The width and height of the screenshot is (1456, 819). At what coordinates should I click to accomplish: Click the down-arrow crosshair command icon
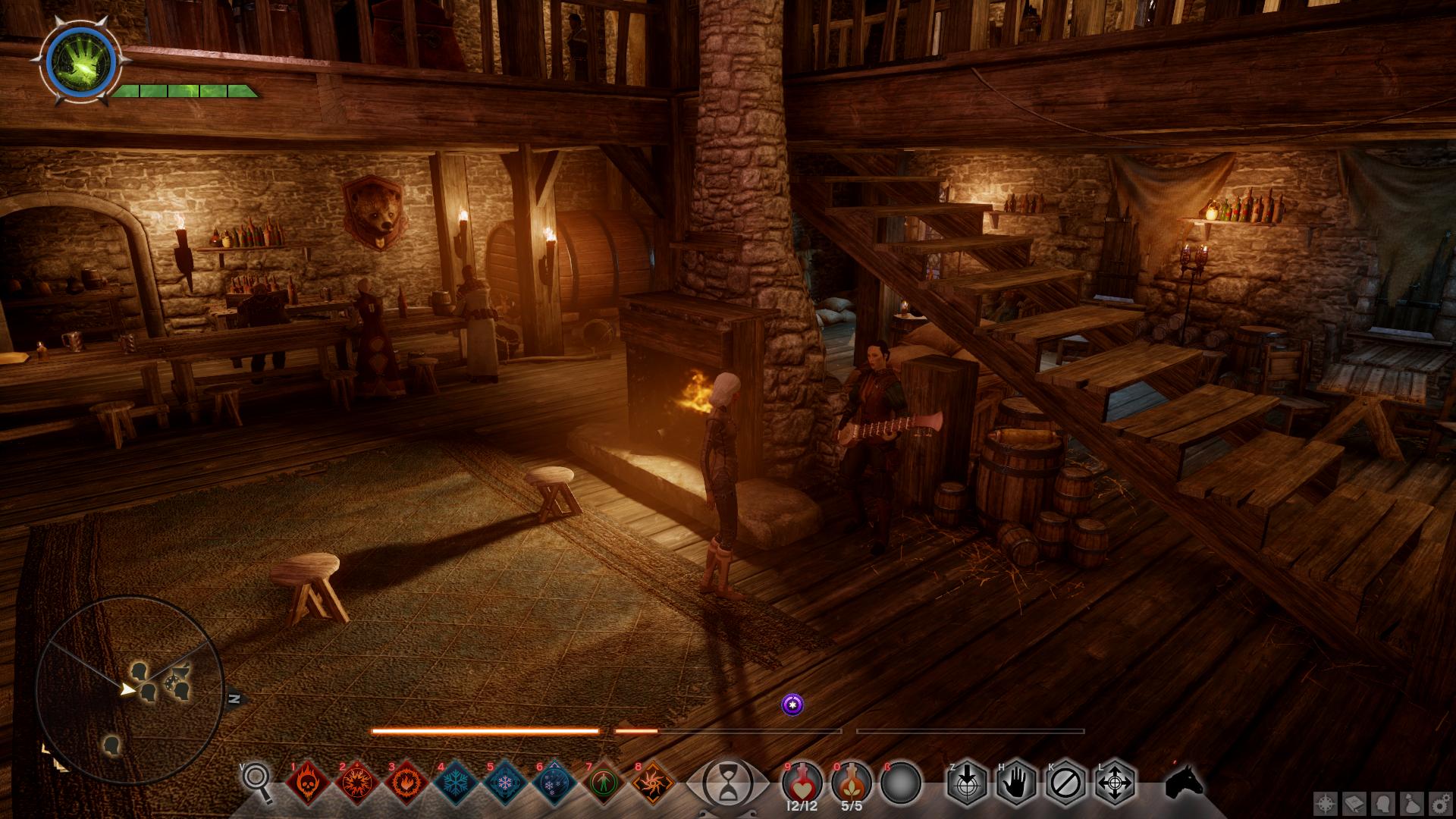(x=967, y=782)
